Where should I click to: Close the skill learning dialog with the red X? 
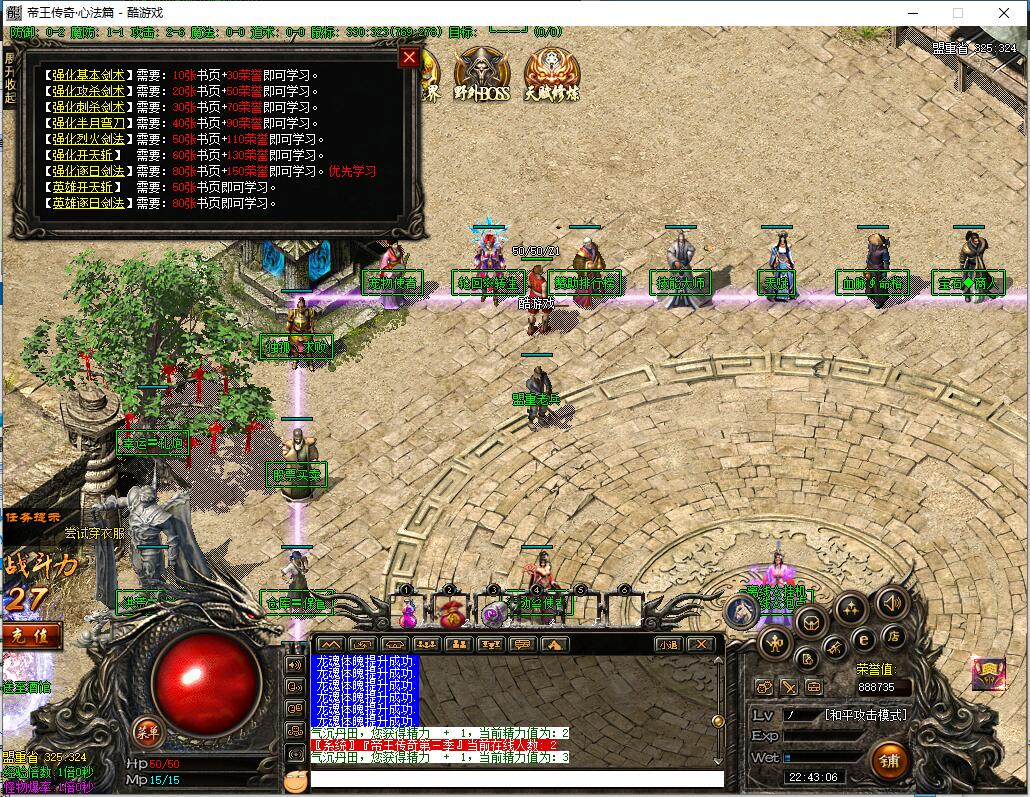408,57
